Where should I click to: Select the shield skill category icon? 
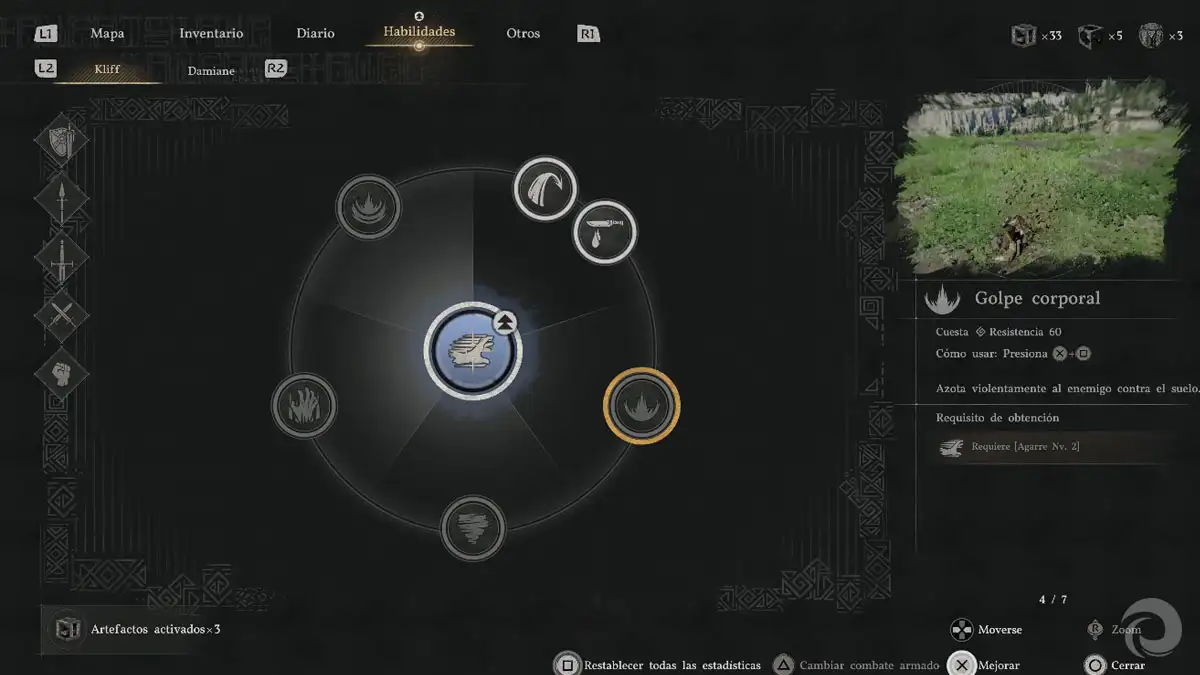click(x=62, y=141)
